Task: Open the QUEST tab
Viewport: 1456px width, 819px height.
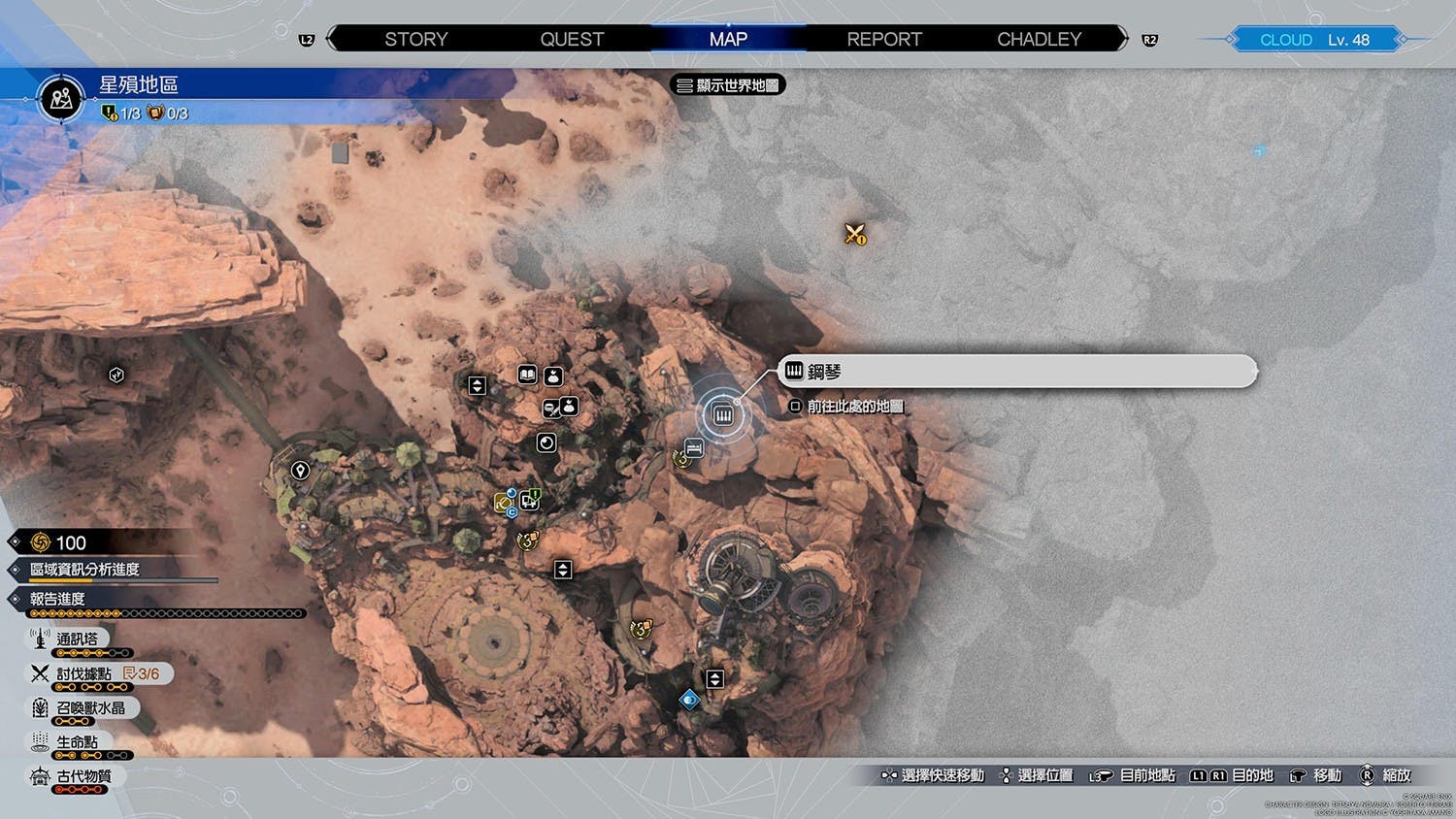Action: [572, 39]
